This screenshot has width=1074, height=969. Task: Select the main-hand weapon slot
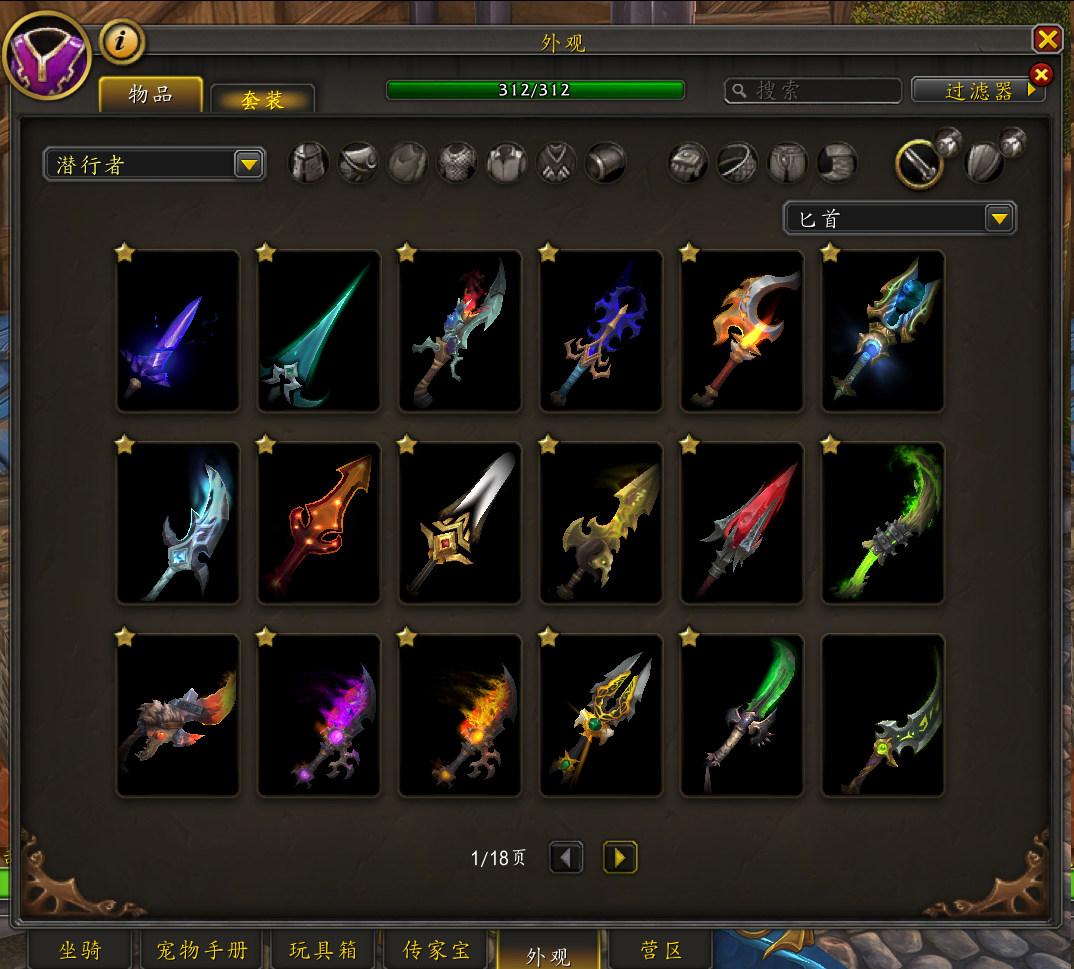tap(920, 164)
